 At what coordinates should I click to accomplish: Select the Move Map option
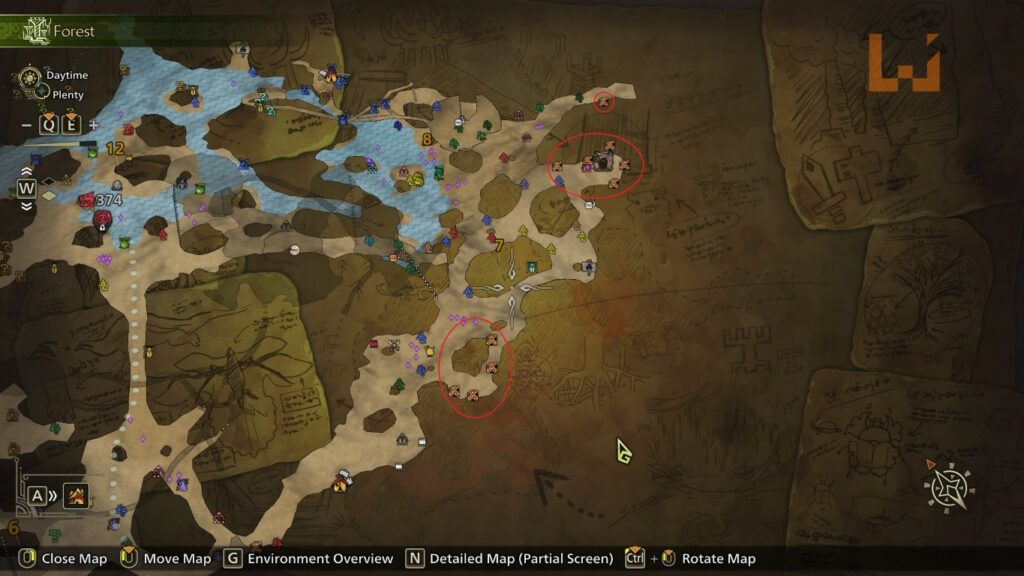(x=167, y=558)
